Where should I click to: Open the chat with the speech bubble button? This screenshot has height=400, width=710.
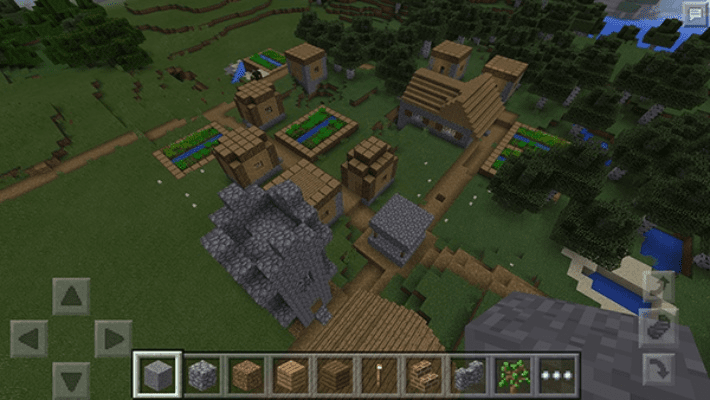(693, 13)
